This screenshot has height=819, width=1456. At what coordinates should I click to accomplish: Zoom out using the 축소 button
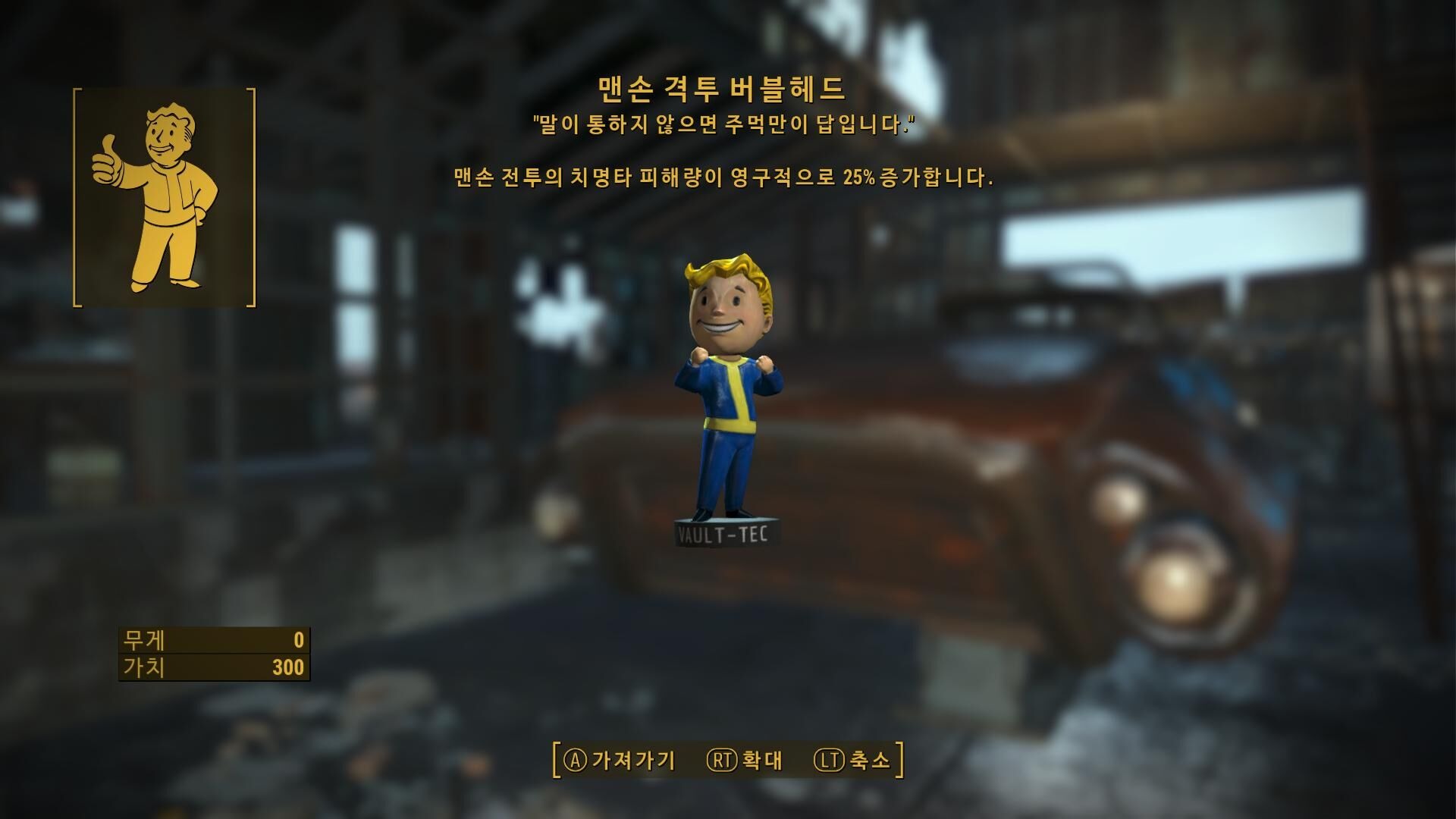point(852,760)
